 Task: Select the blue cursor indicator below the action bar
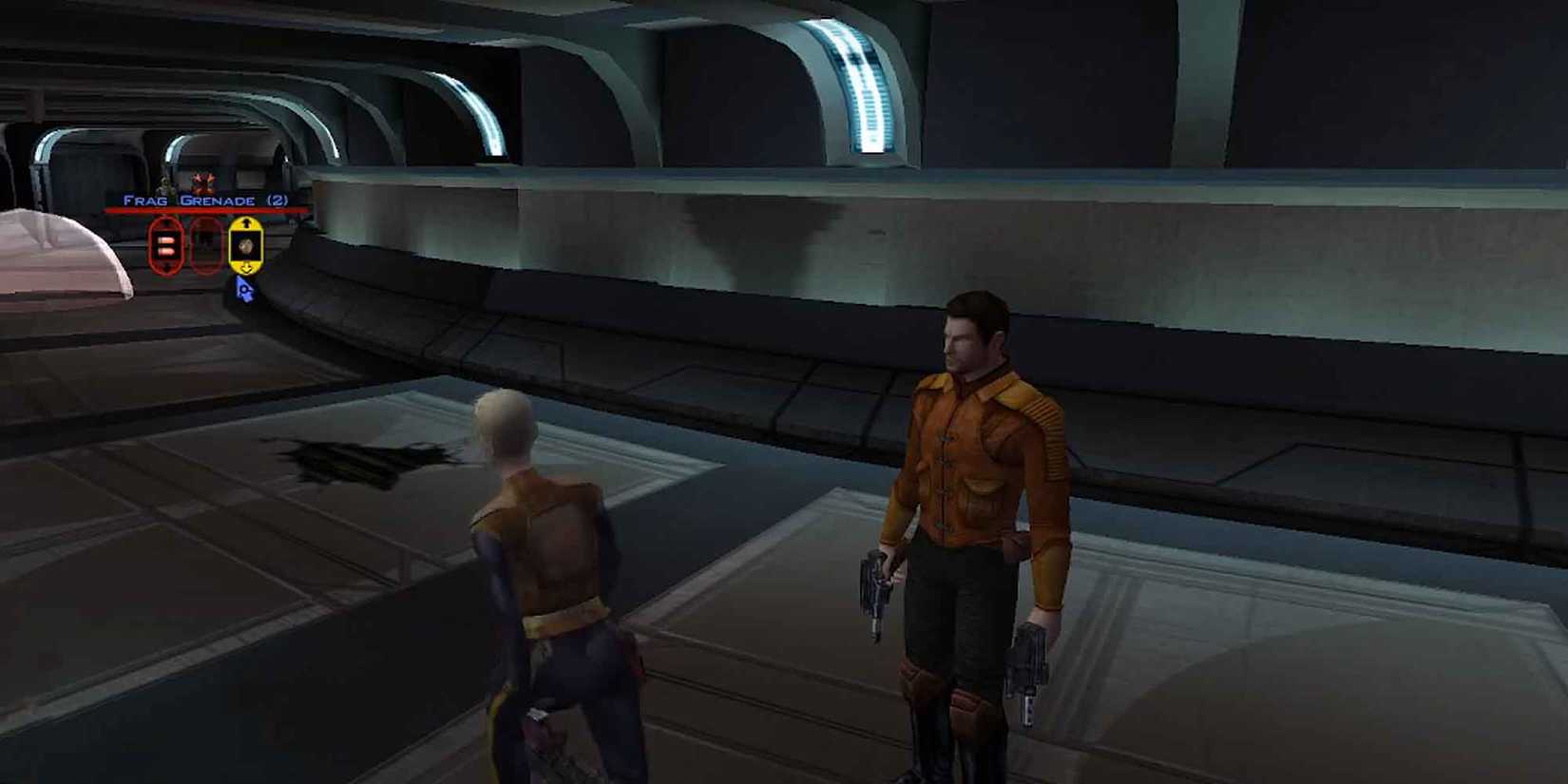243,290
